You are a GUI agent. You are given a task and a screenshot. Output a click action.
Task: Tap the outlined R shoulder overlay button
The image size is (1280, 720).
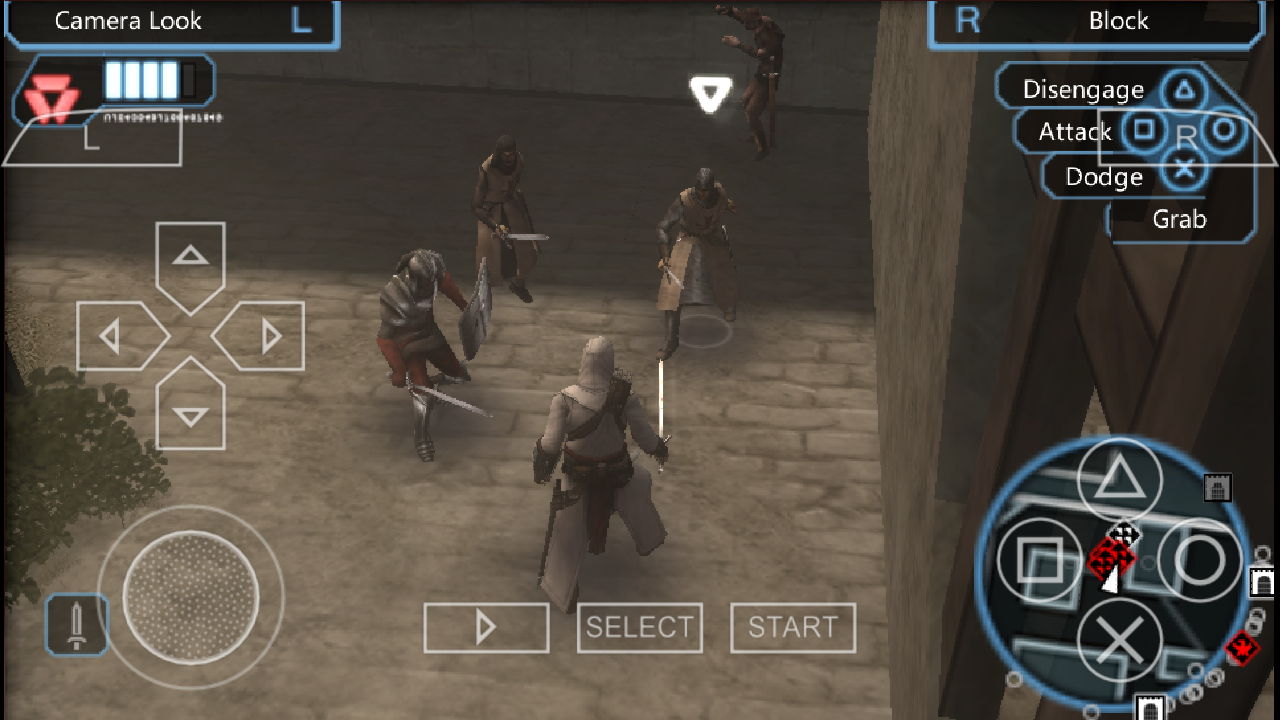(x=1186, y=138)
